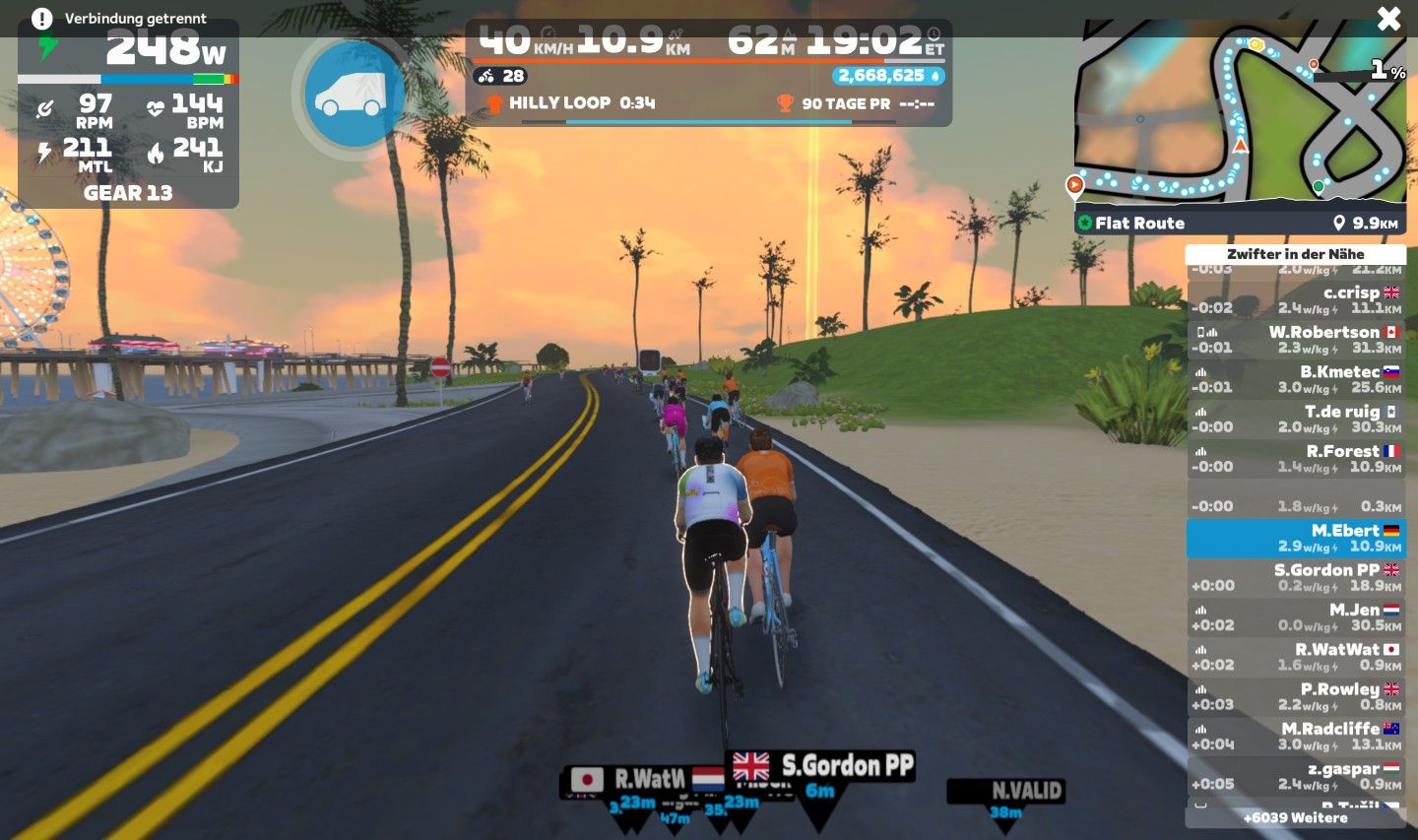This screenshot has height=840, width=1418.
Task: Open the Flat Route info bar
Action: [x=1240, y=223]
